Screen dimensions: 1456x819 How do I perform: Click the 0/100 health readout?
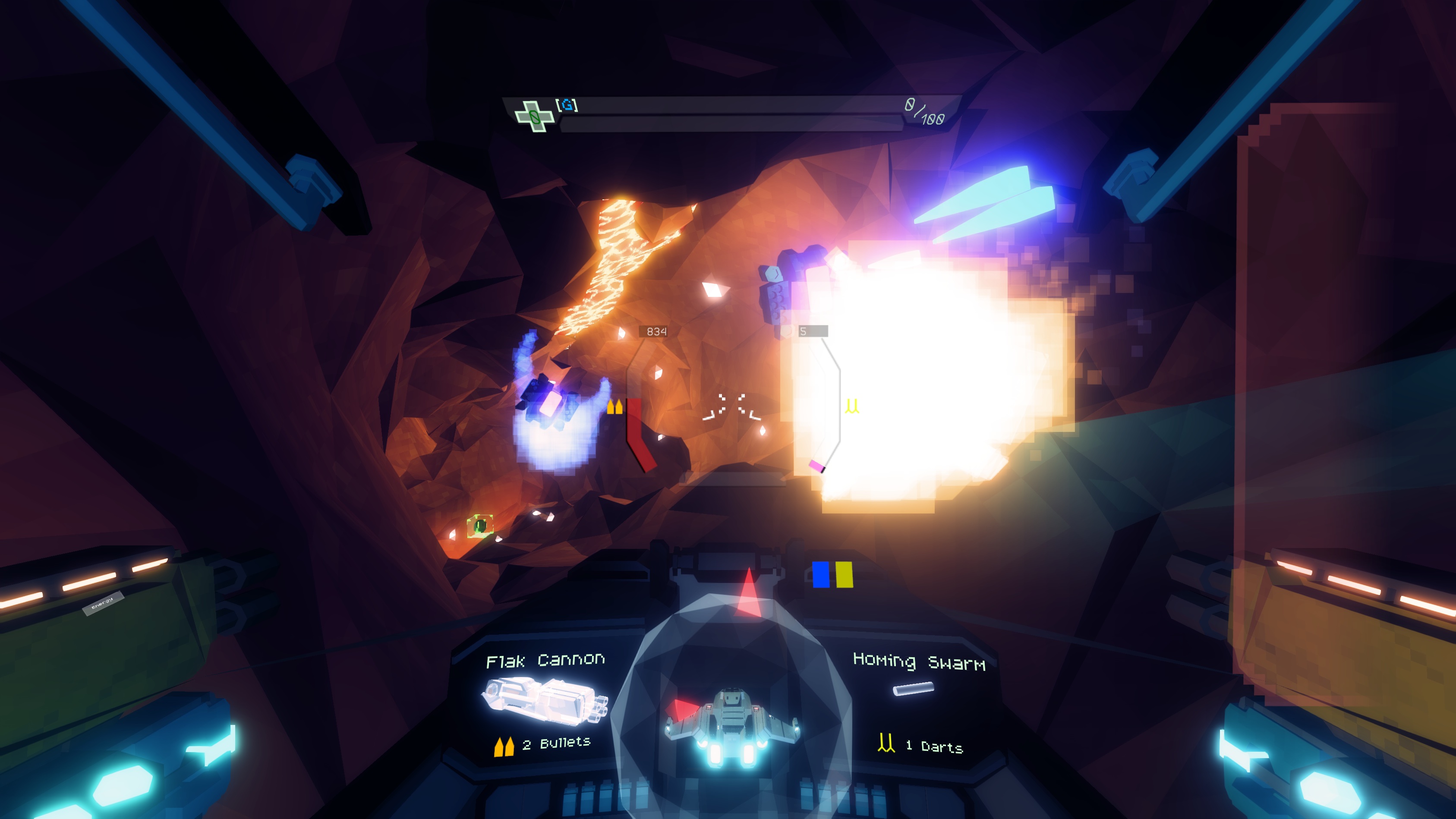click(x=923, y=111)
